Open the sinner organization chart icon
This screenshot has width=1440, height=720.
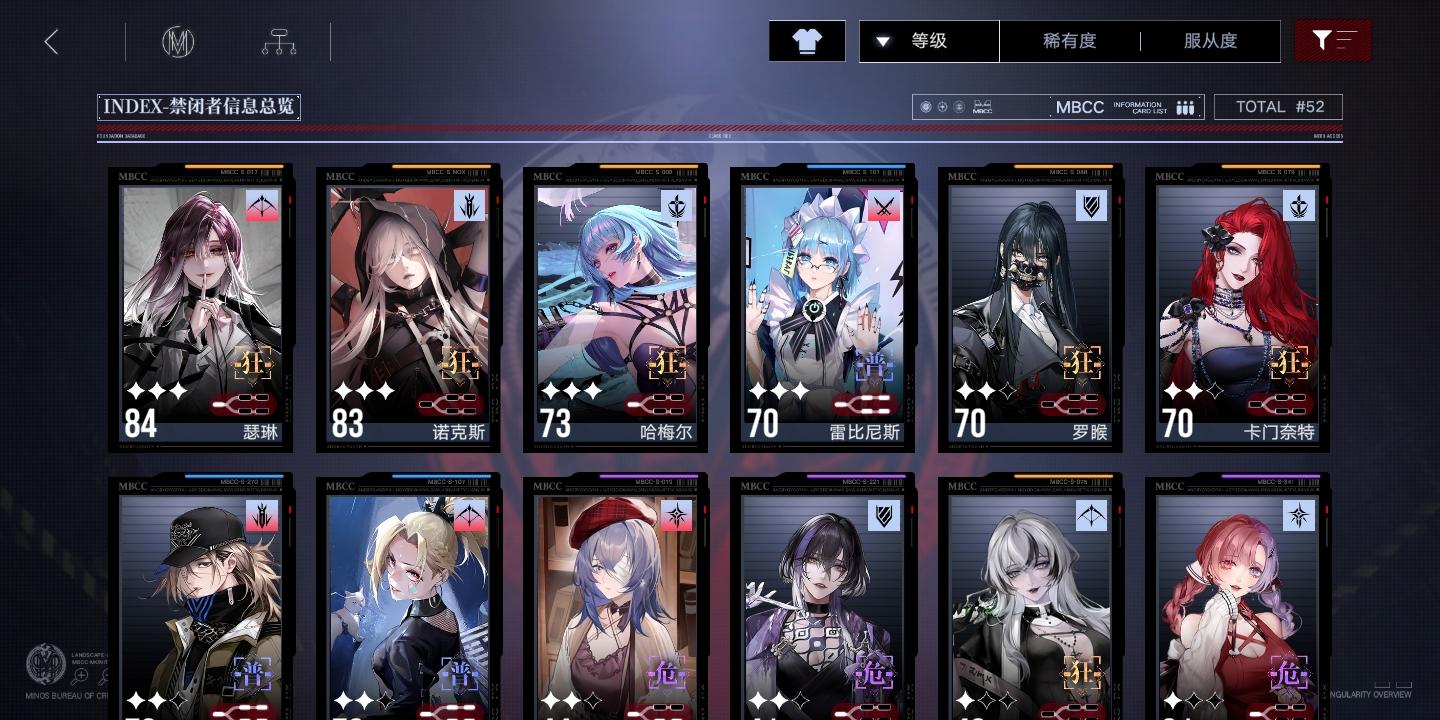tap(278, 42)
